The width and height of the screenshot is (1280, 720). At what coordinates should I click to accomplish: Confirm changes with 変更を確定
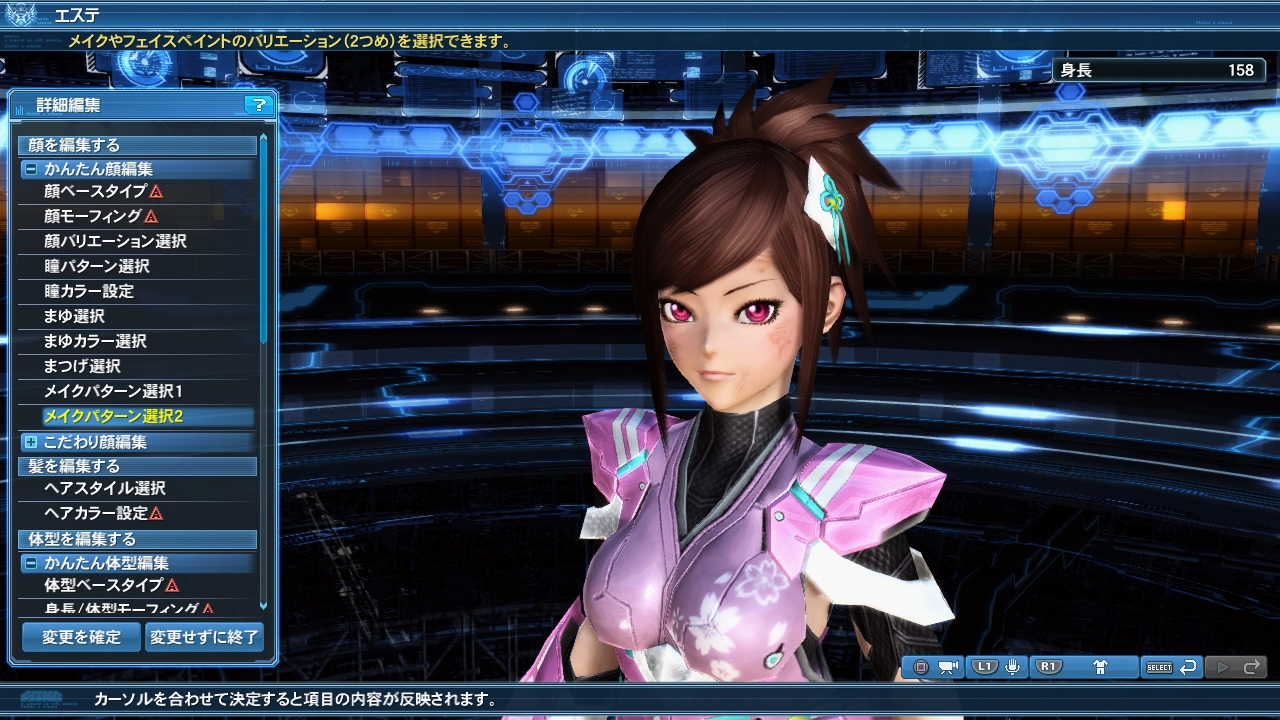coord(81,637)
